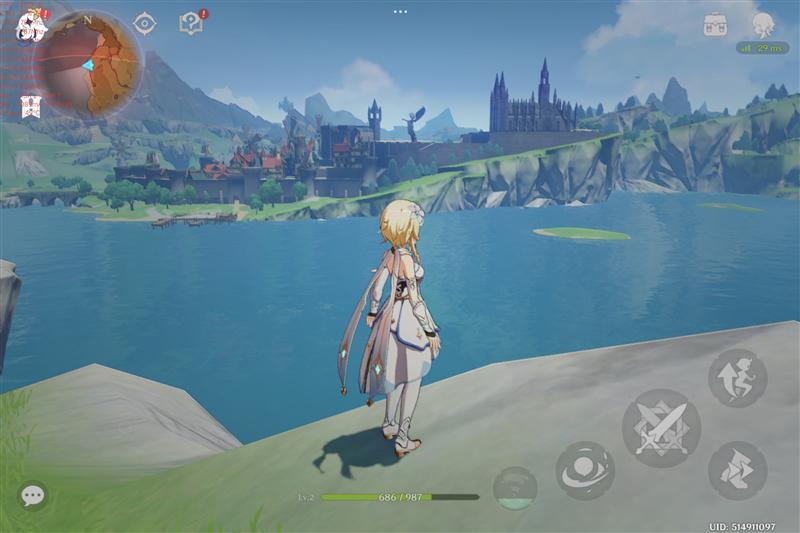Activate the sprint dash button

tap(738, 470)
